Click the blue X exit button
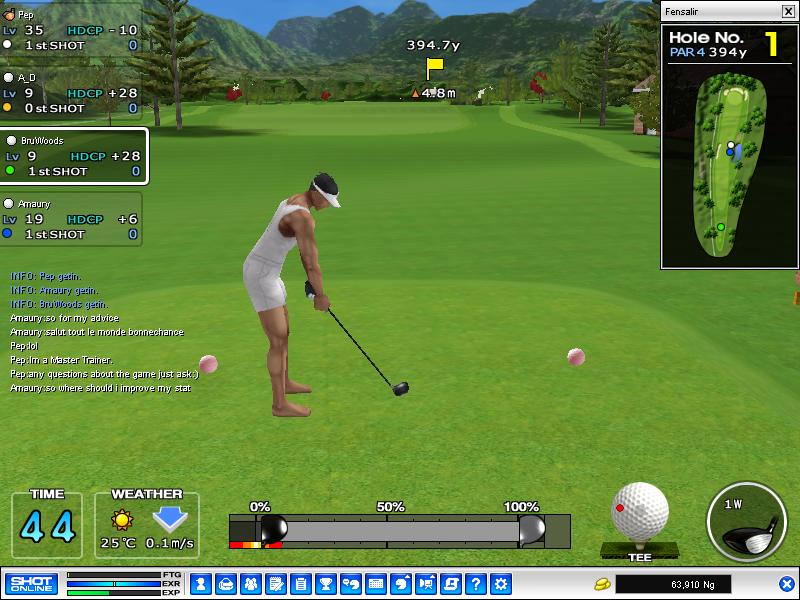The width and height of the screenshot is (800, 600). [x=786, y=584]
